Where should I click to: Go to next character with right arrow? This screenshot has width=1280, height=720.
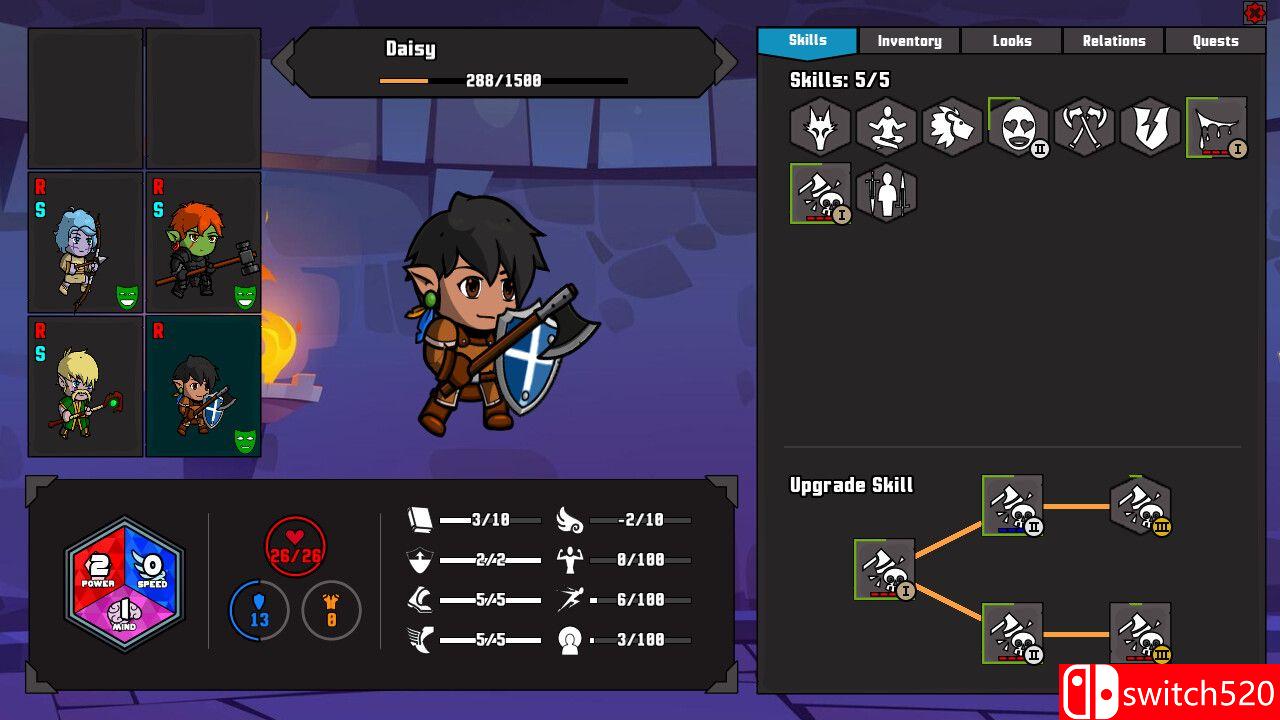coord(726,63)
